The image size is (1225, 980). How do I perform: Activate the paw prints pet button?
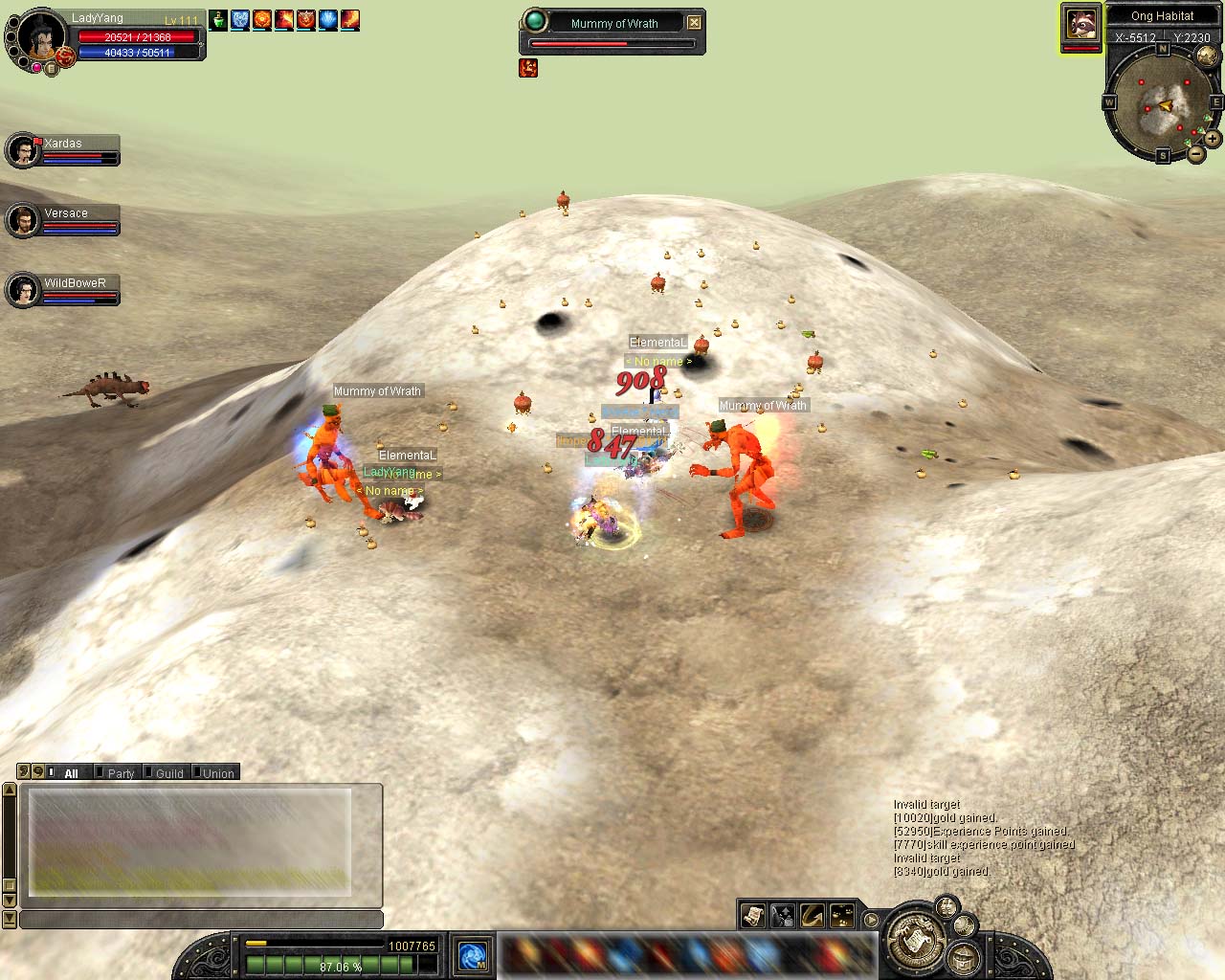tap(842, 916)
